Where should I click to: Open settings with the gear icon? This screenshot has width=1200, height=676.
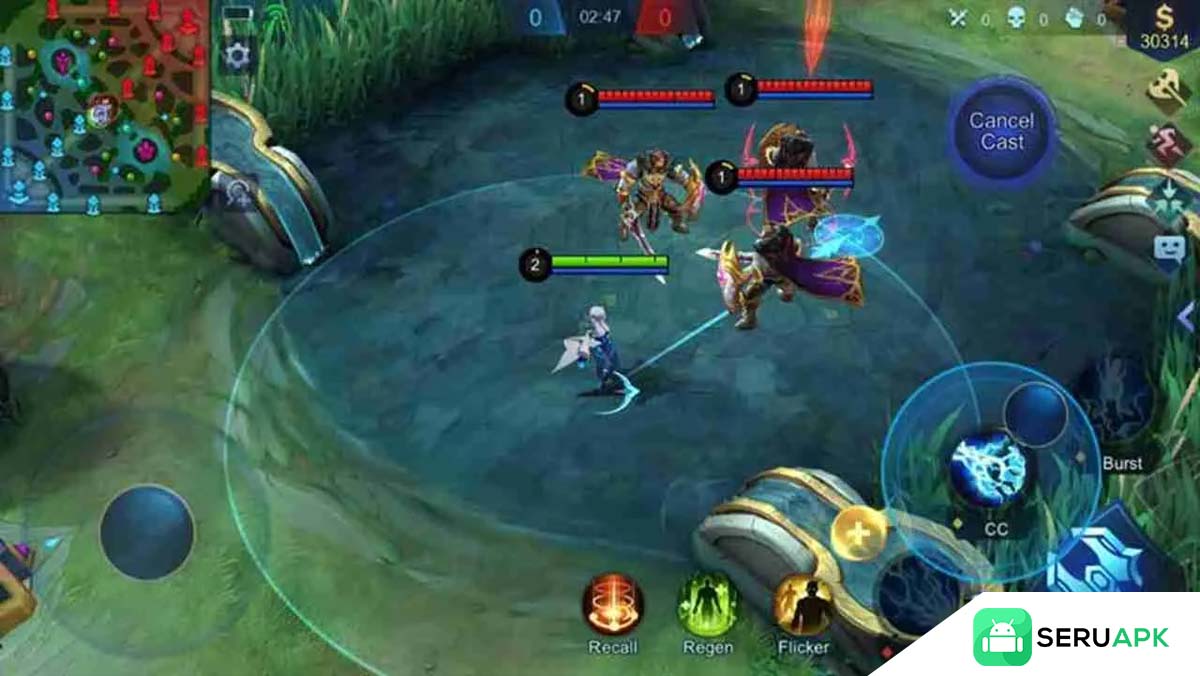point(238,55)
